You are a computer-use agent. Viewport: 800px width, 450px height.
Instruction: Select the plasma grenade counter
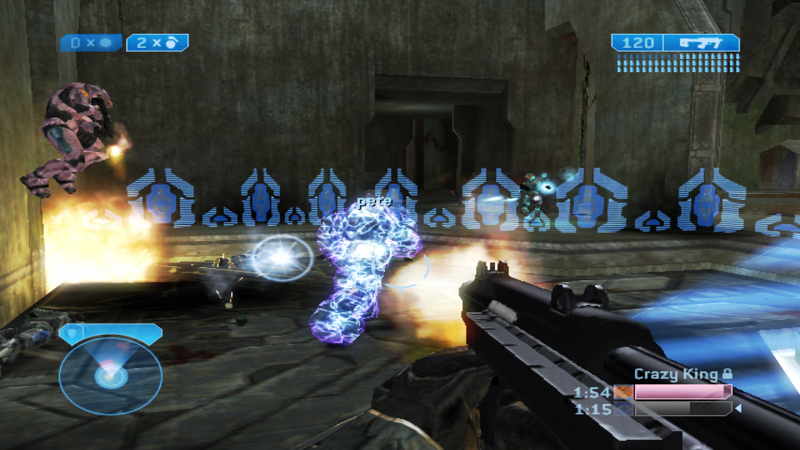point(91,43)
